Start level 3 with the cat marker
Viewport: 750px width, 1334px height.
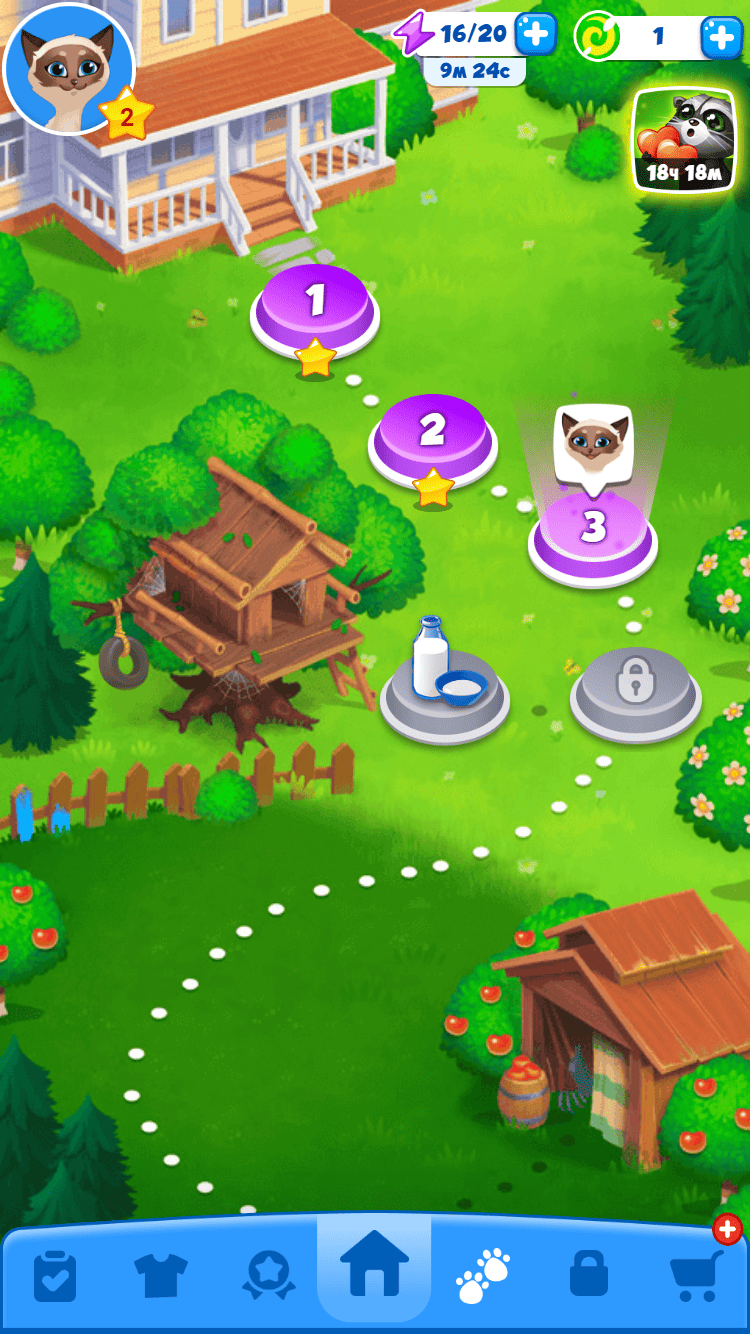593,532
